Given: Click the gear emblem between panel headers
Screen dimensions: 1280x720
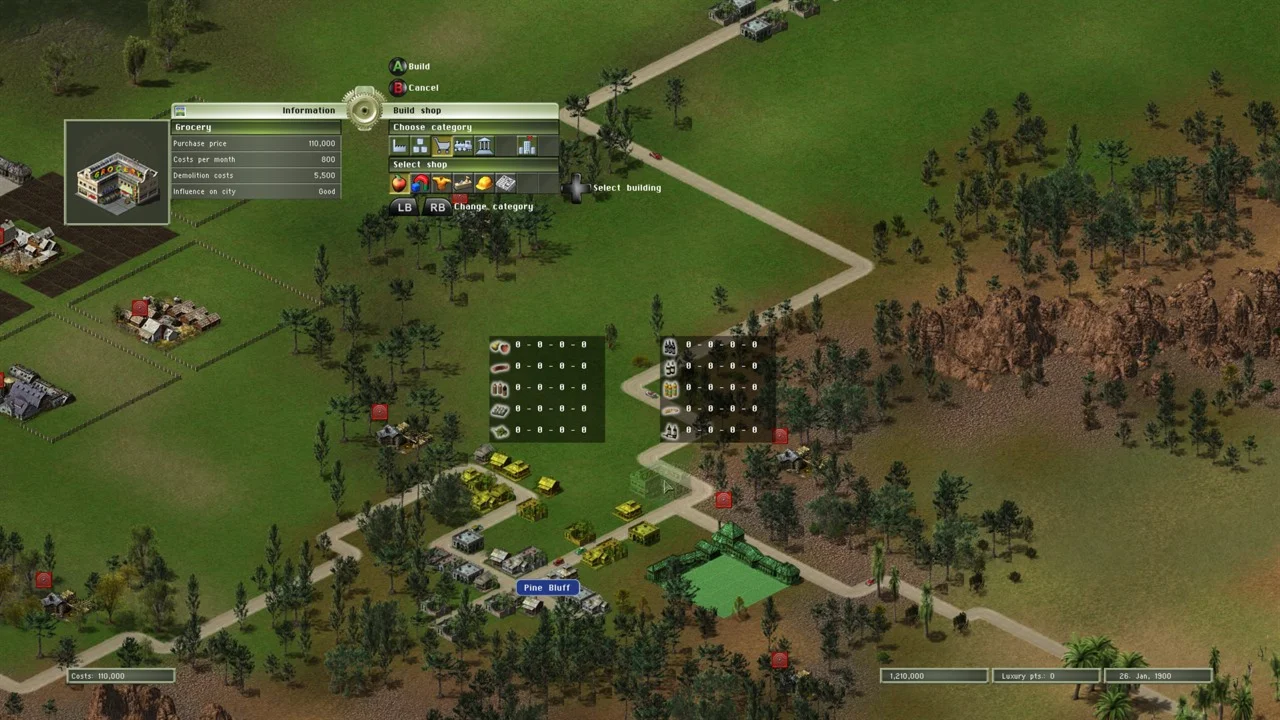Looking at the screenshot, I should point(364,110).
